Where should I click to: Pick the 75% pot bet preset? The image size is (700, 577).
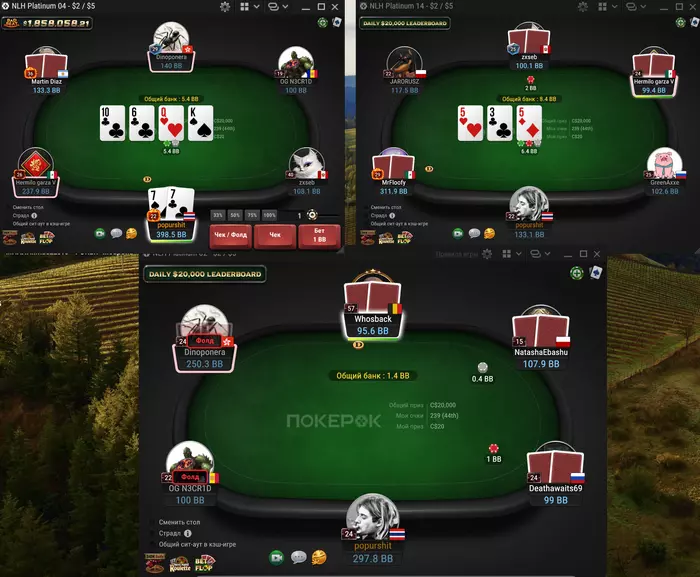(x=252, y=215)
